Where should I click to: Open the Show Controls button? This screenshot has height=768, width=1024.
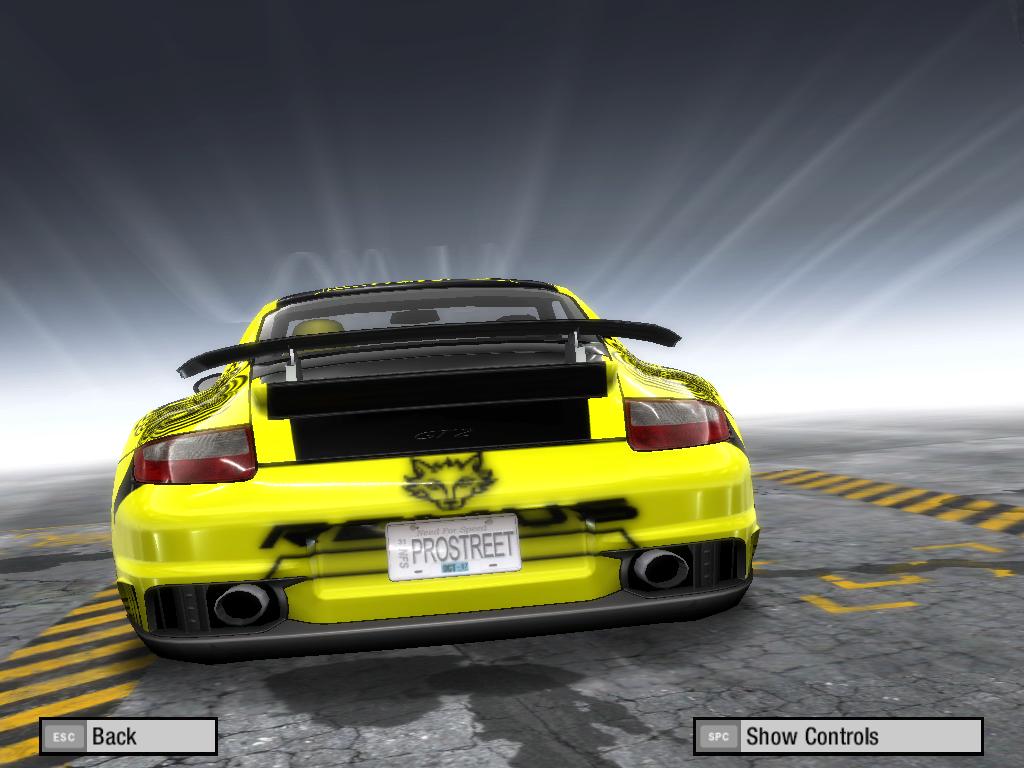click(837, 737)
